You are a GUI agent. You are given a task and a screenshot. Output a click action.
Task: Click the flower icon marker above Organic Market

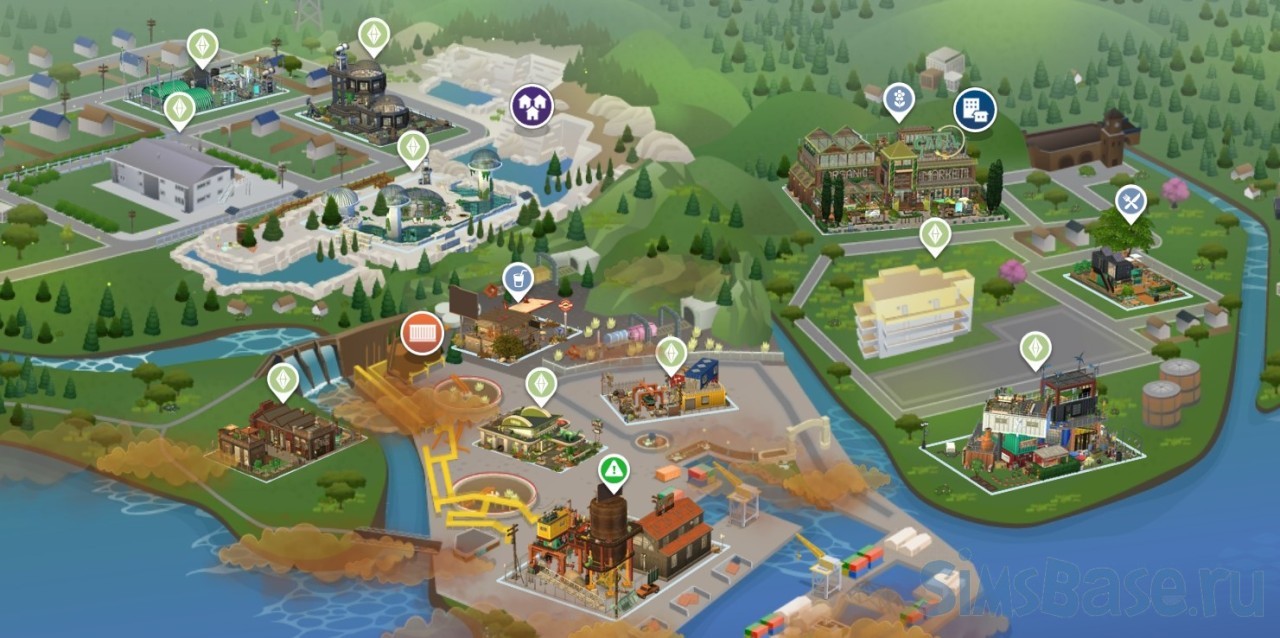click(899, 101)
